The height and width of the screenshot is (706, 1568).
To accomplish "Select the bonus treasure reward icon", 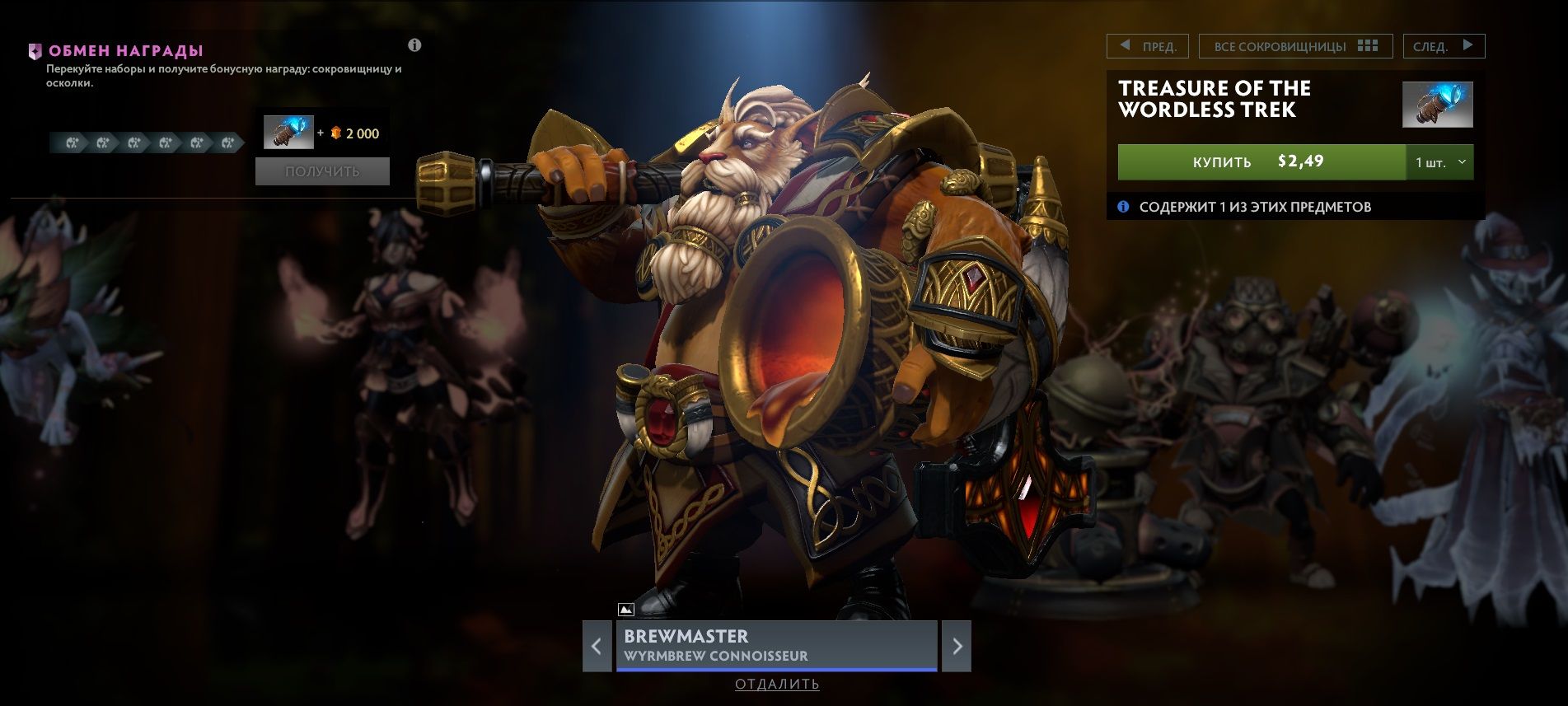I will point(288,133).
